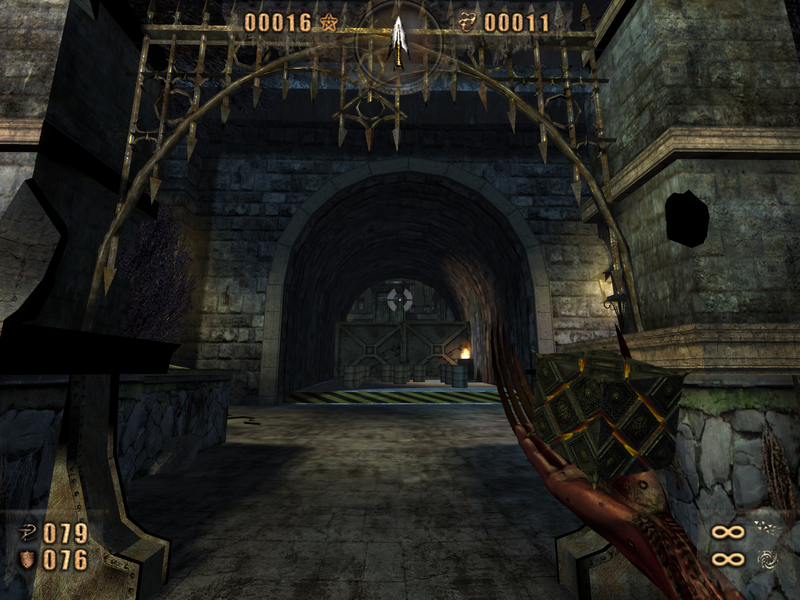Click the compass arrow at top center

tap(398, 38)
